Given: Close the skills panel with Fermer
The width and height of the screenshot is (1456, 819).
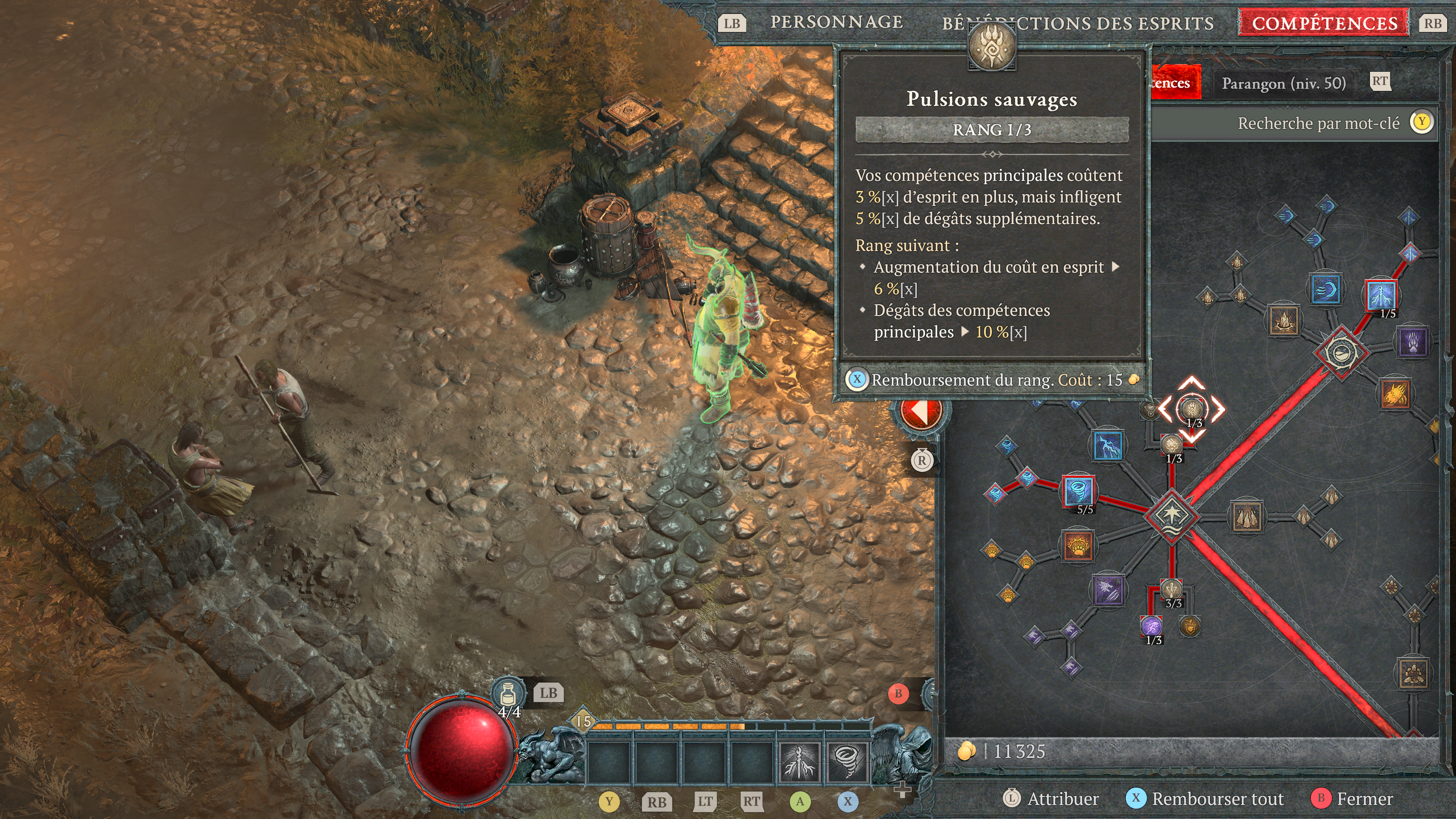Looking at the screenshot, I should coord(1364,799).
